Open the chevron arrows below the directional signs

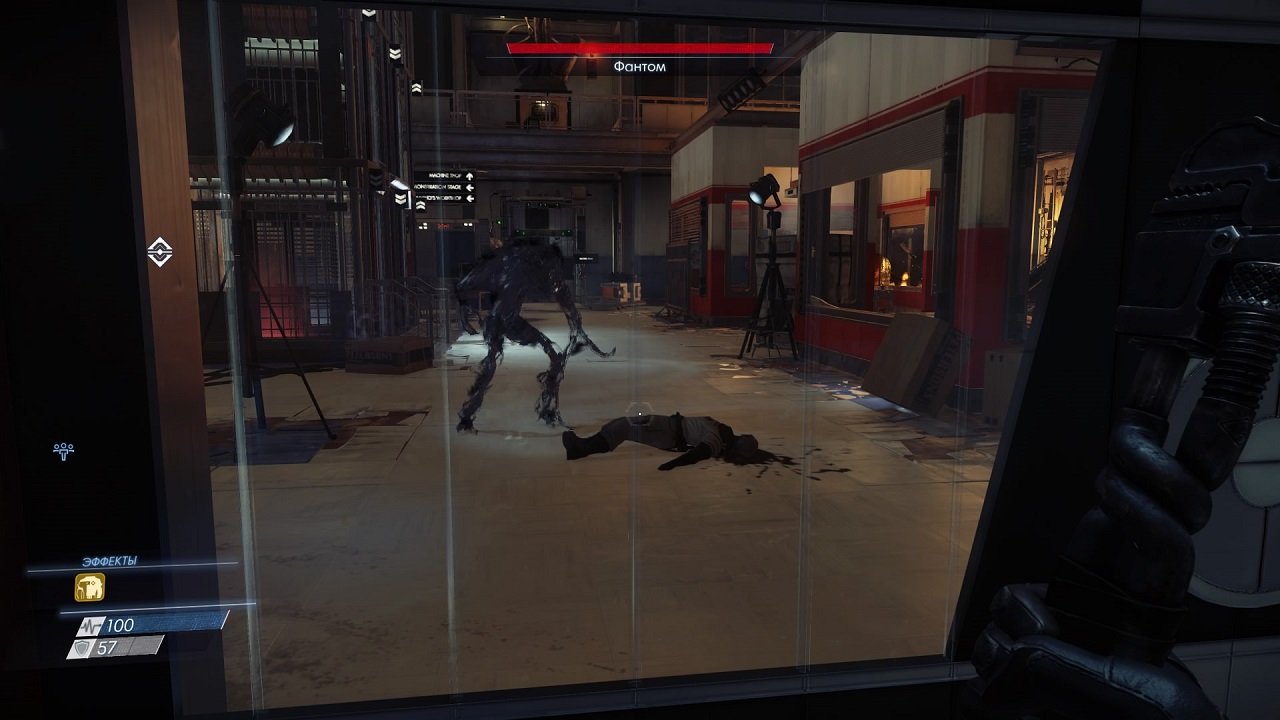pos(421,205)
